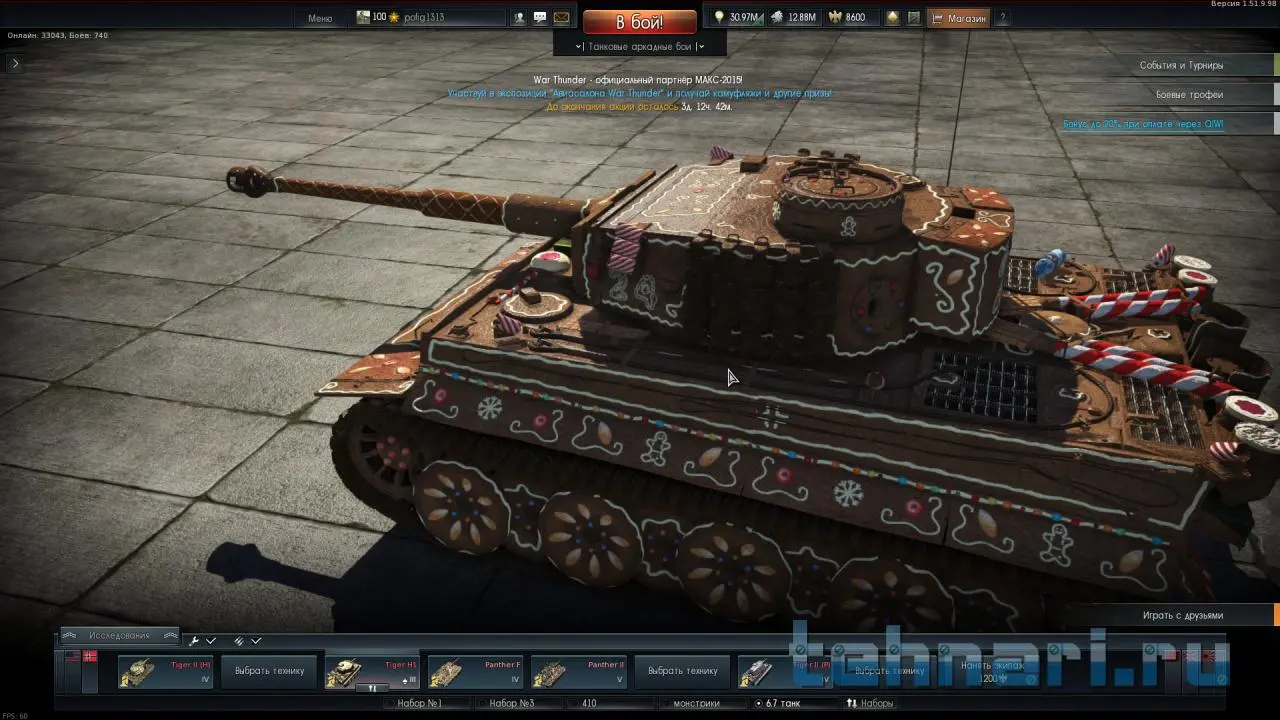Select the Tiger II (H) crew slot
1280x720 pixels.
point(166,671)
